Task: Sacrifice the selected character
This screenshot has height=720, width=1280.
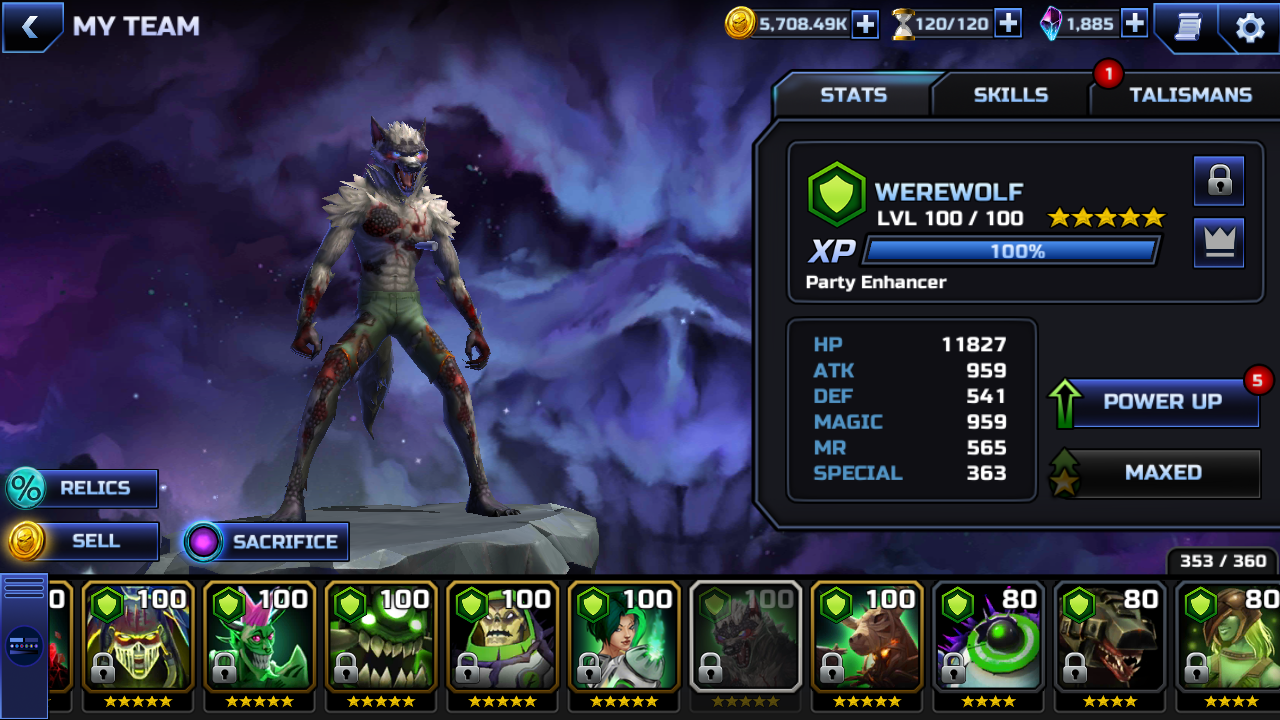Action: click(268, 542)
